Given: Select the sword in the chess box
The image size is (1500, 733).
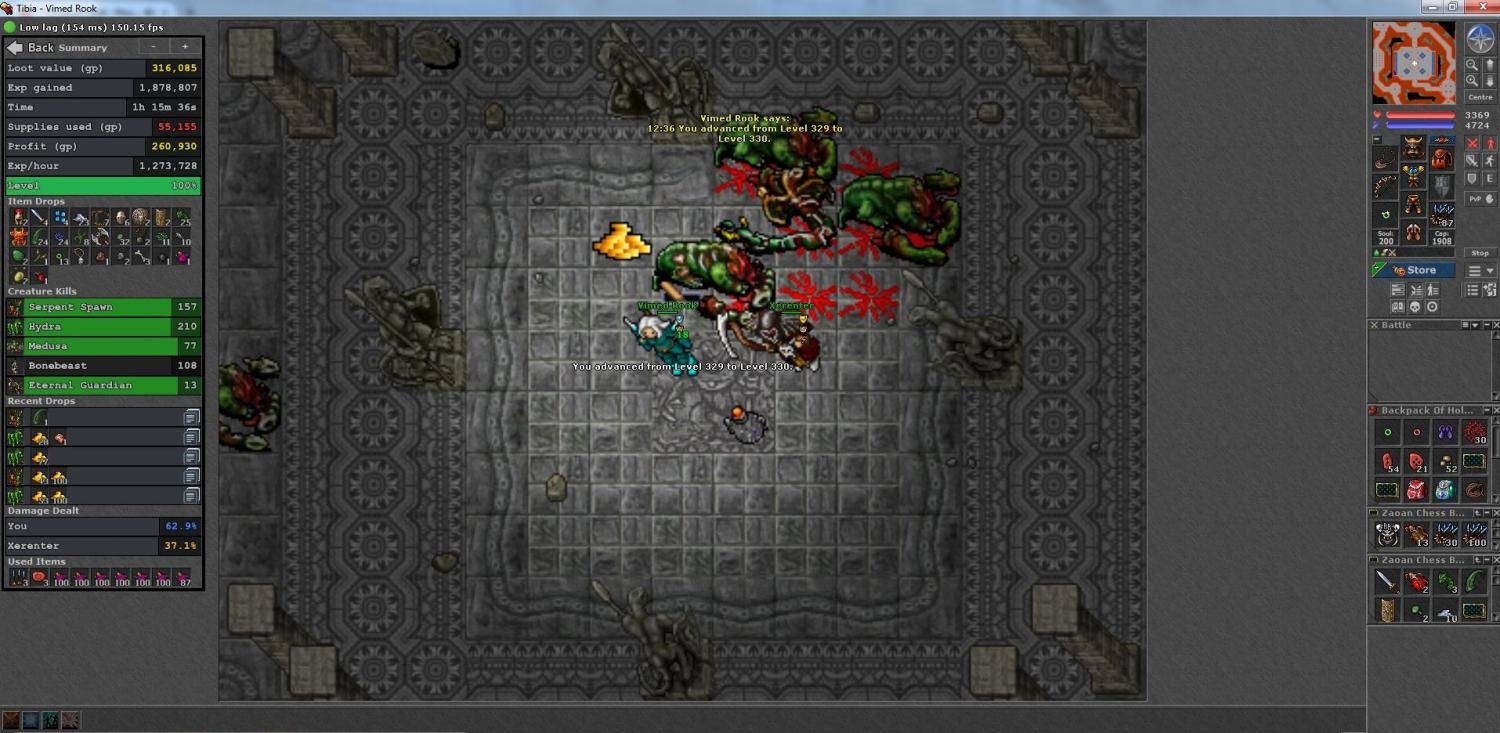Looking at the screenshot, I should point(1386,582).
